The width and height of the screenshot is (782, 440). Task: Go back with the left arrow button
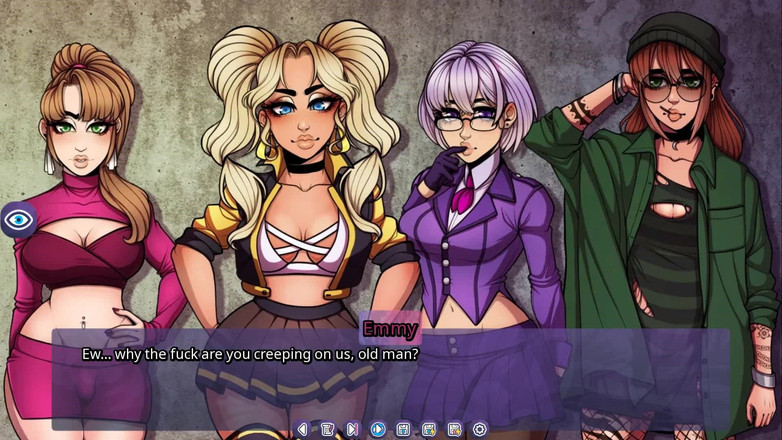[302, 429]
